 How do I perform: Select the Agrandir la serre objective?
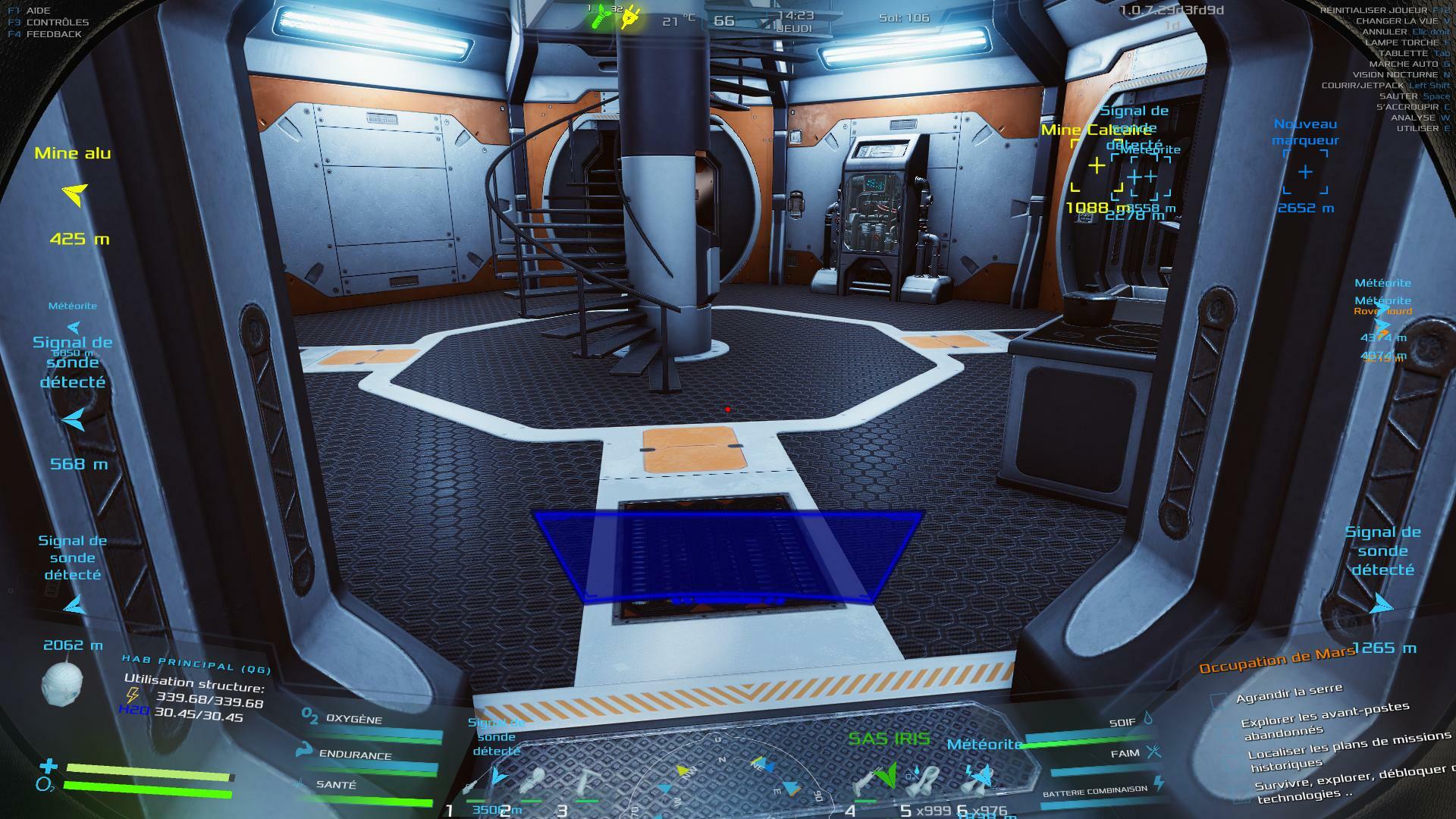[x=1288, y=692]
